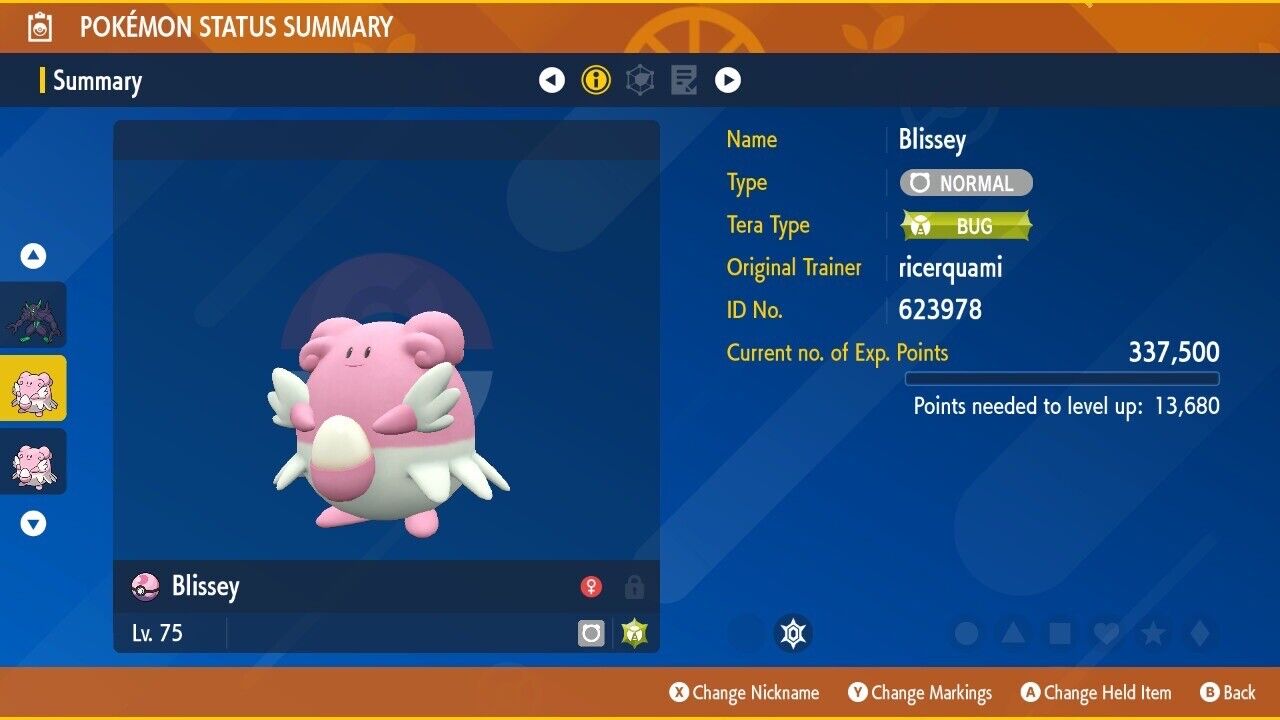Select the highlighted info summary tab
Image resolution: width=1280 pixels, height=720 pixels.
coord(596,80)
